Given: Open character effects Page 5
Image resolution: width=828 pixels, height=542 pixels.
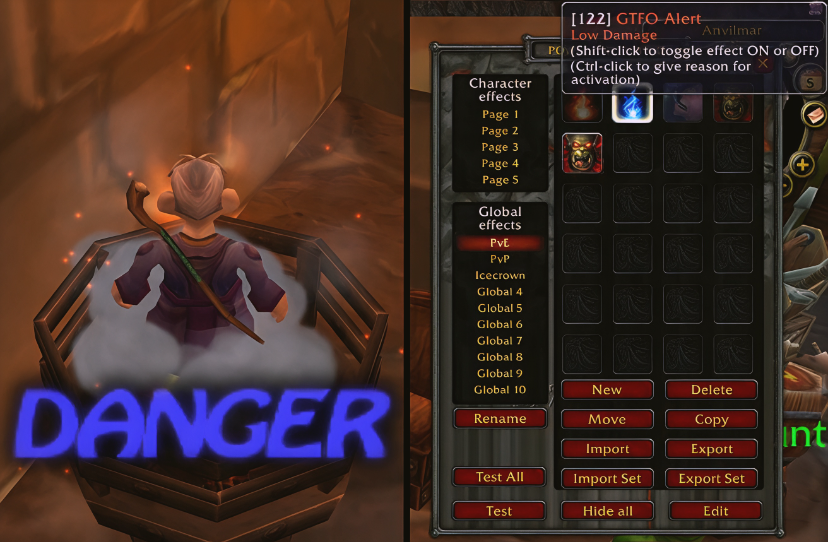Looking at the screenshot, I should coord(500,180).
